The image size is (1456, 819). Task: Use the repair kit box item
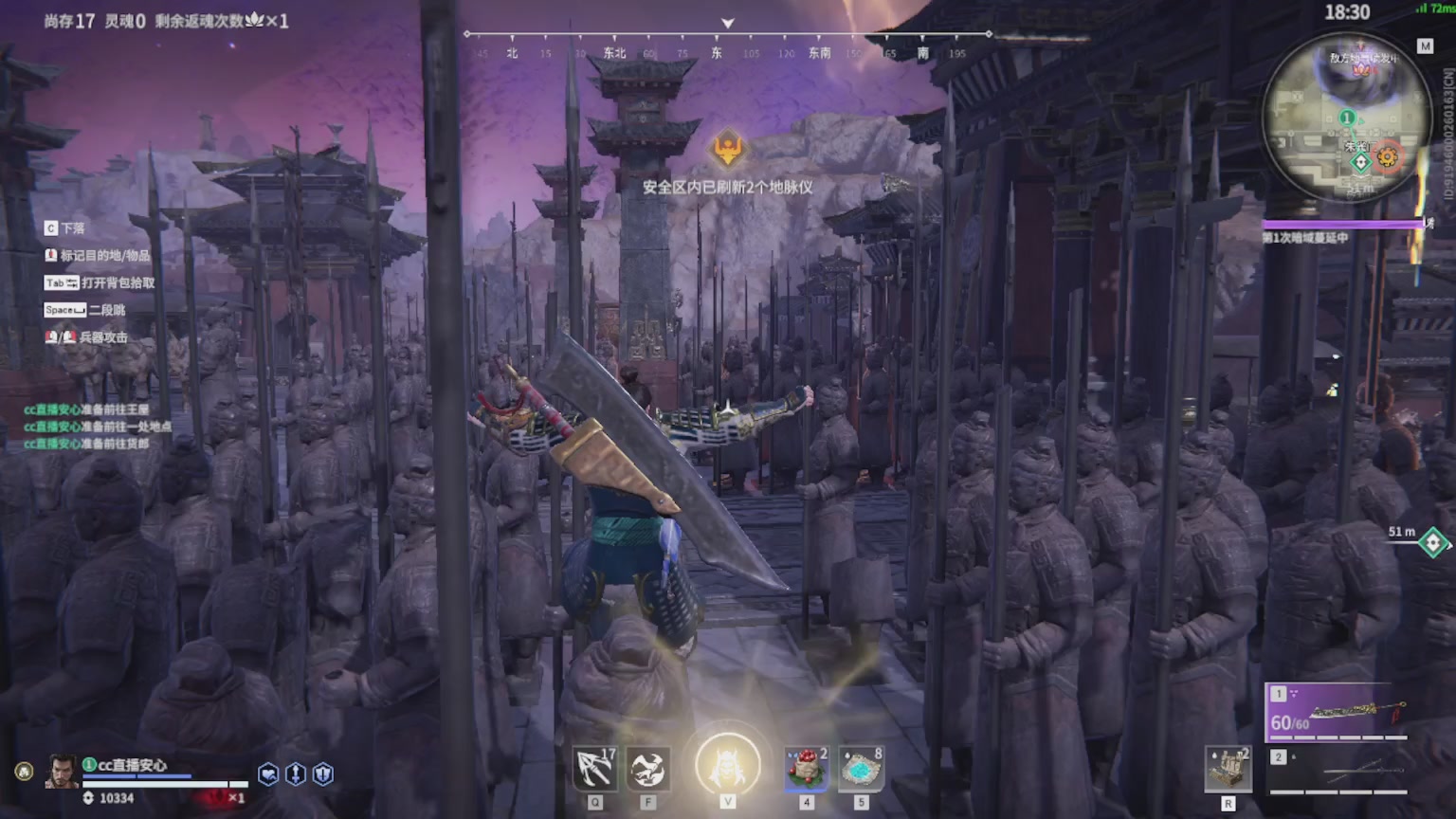click(x=1228, y=769)
